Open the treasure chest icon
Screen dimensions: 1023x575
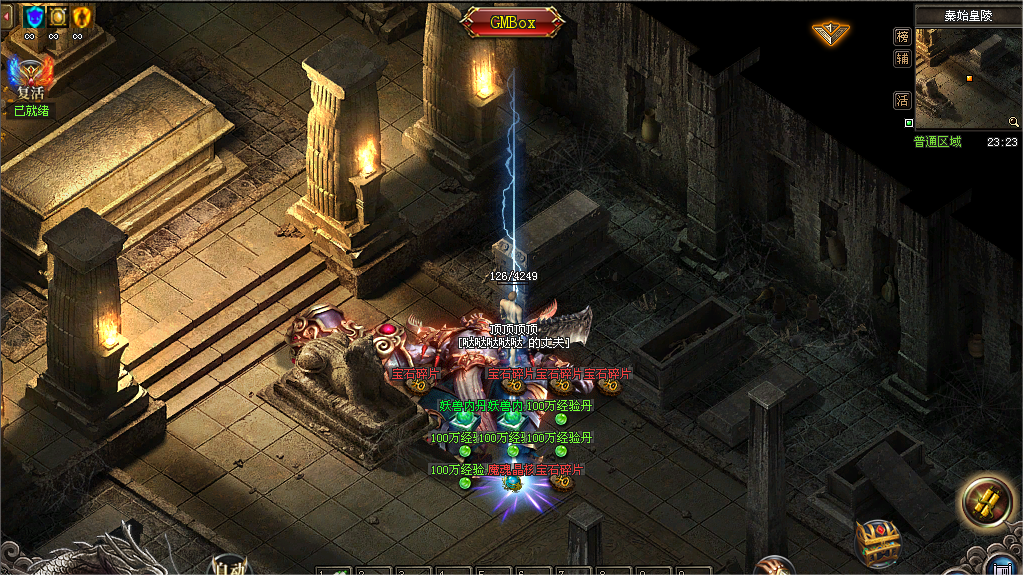(x=878, y=542)
